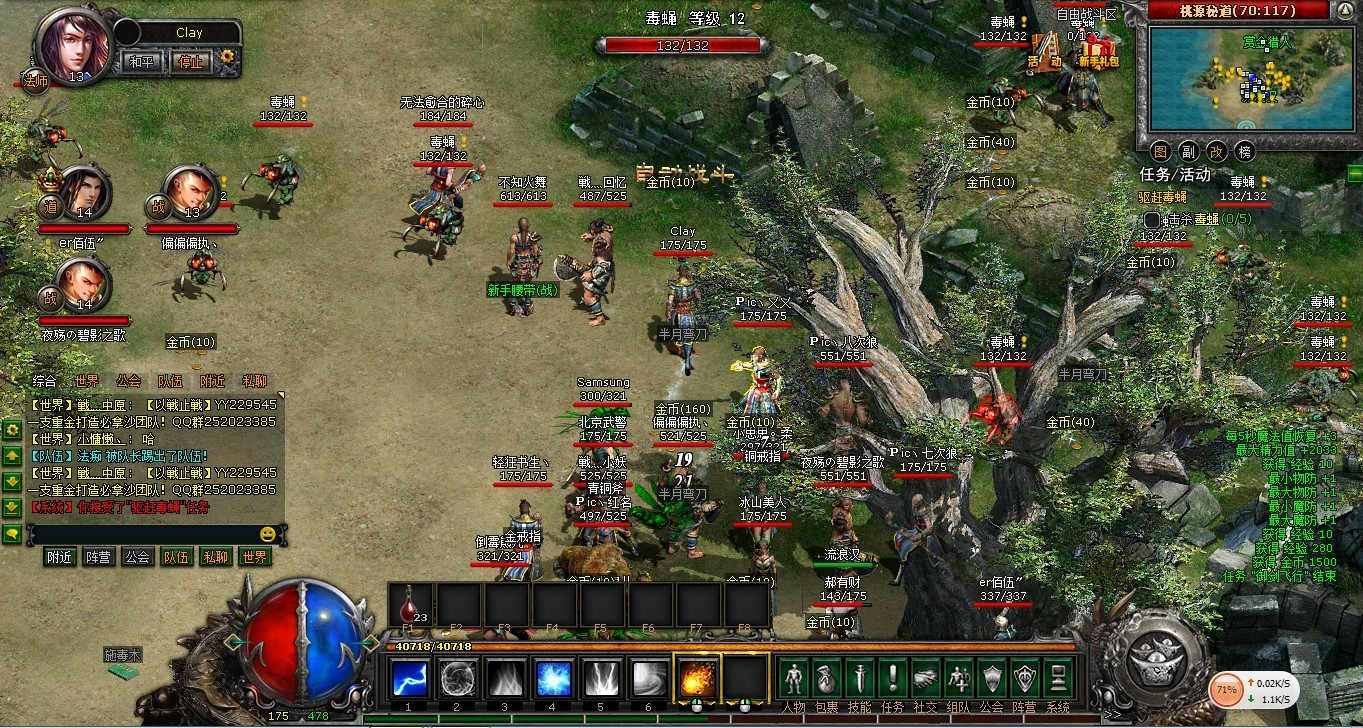This screenshot has width=1363, height=728.
Task: Open the 包裹 inventory bag
Action: point(826,679)
